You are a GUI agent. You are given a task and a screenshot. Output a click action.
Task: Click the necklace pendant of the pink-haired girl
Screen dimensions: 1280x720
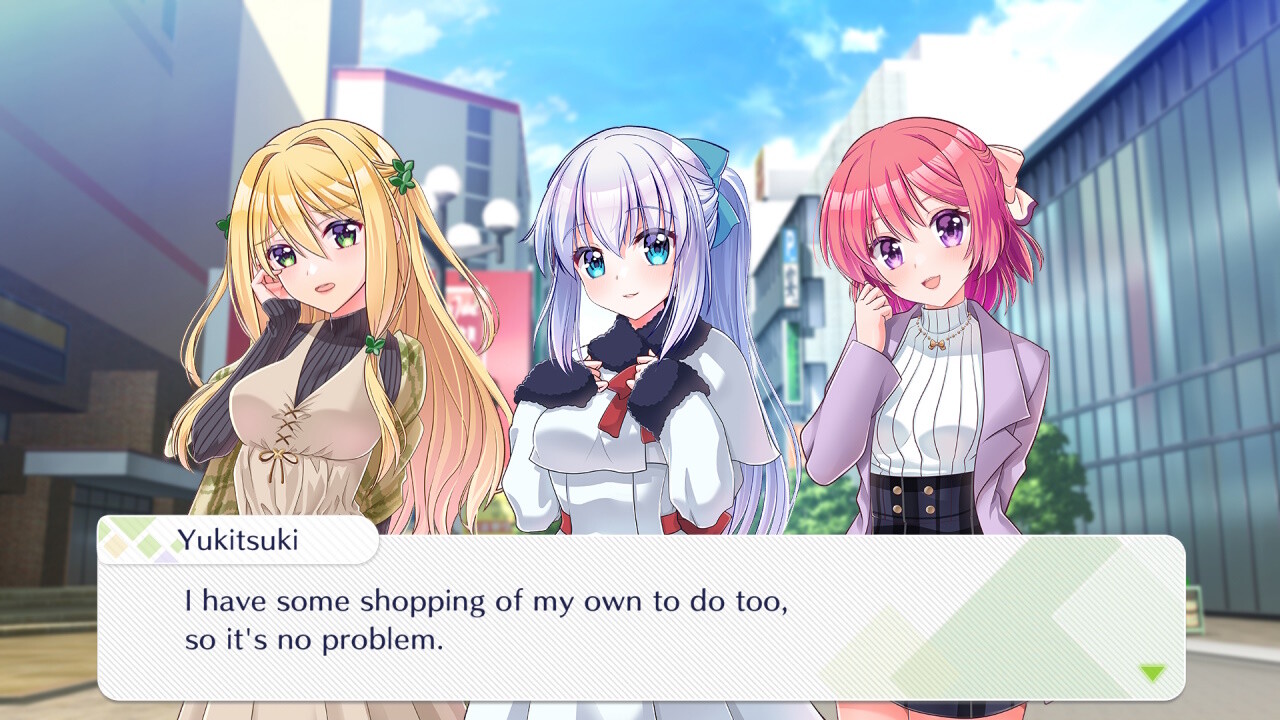pyautogui.click(x=940, y=345)
